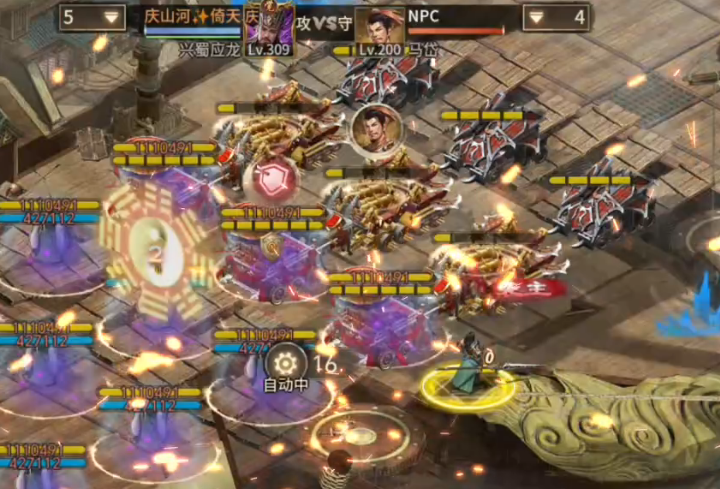Toggle the 自动中 auto-battle gear button
This screenshot has width=720, height=489.
[287, 362]
